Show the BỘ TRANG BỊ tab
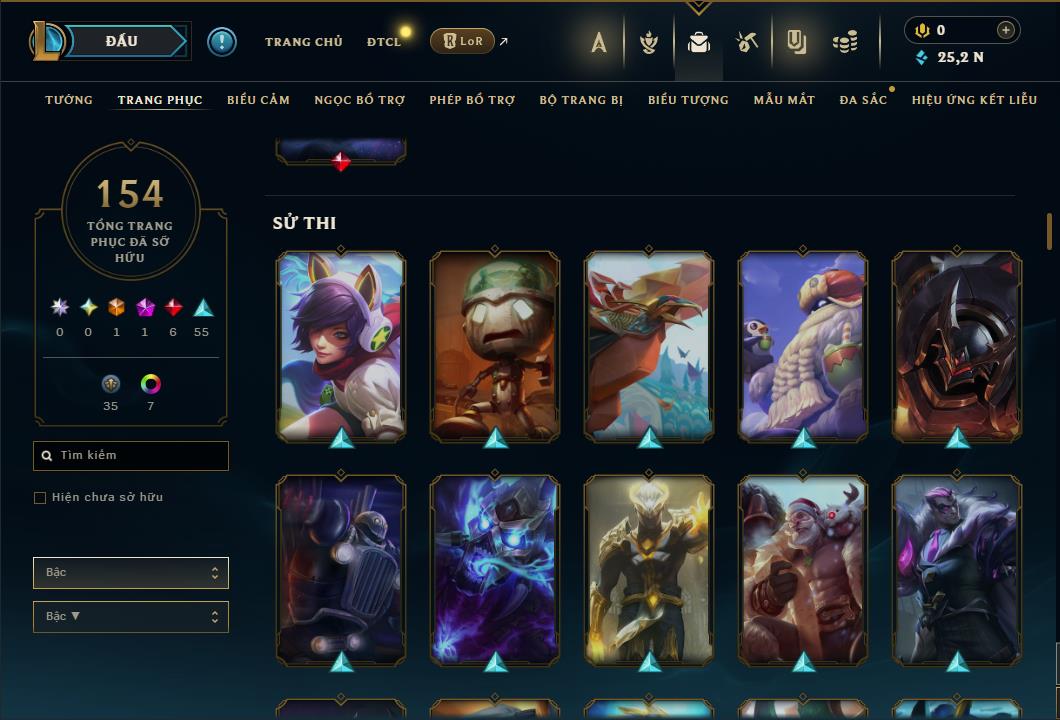Screen dimensions: 1060x720 point(581,100)
